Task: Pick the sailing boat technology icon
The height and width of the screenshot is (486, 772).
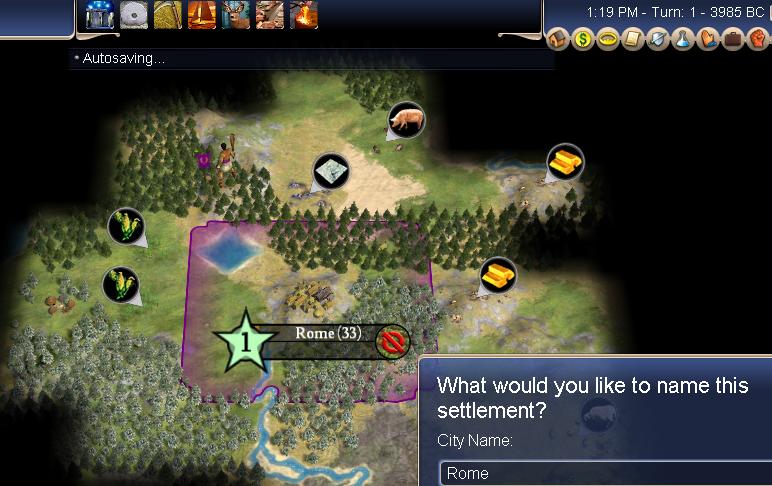Action: [202, 14]
